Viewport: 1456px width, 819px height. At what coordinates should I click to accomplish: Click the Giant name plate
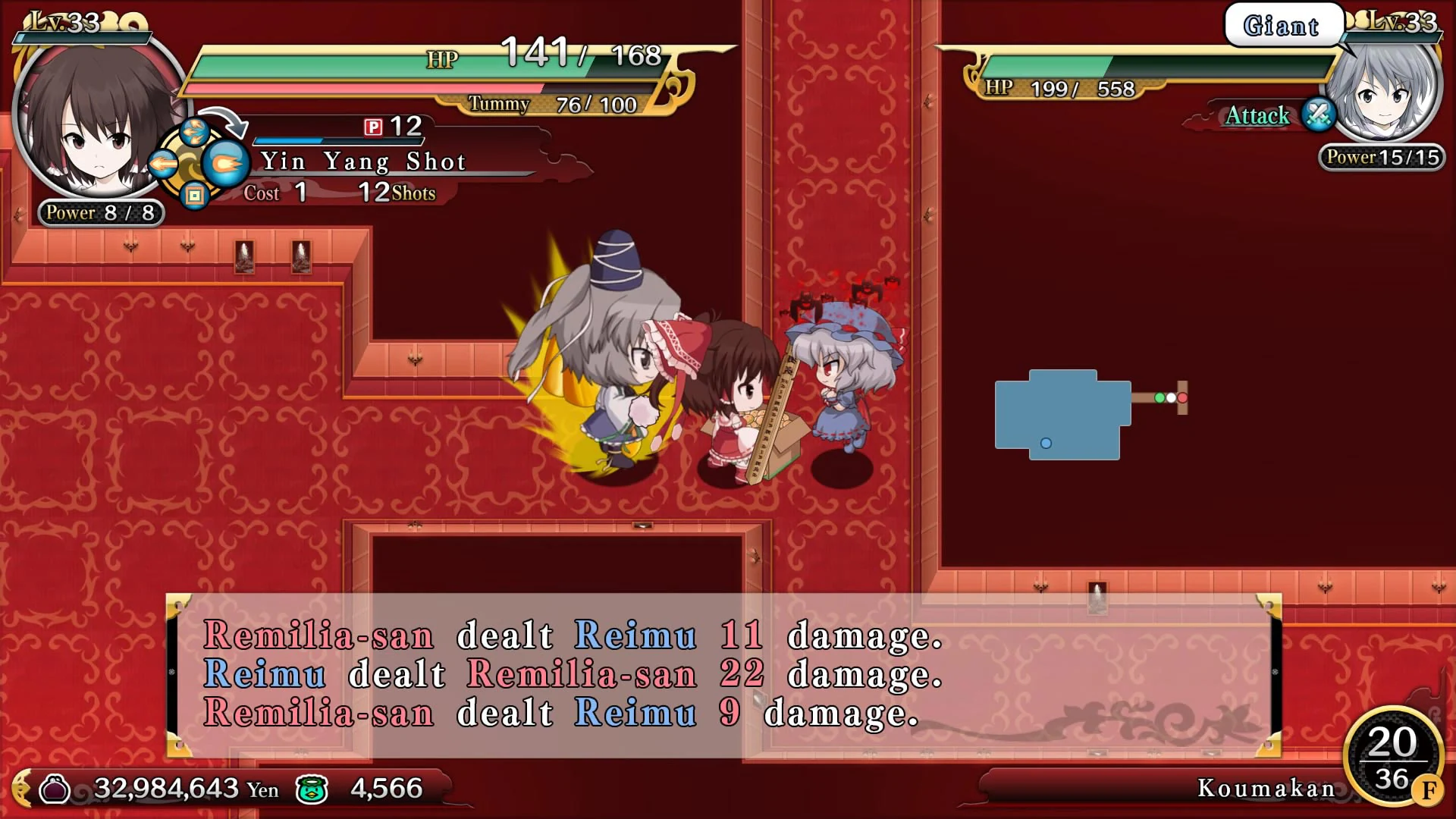click(x=1282, y=24)
